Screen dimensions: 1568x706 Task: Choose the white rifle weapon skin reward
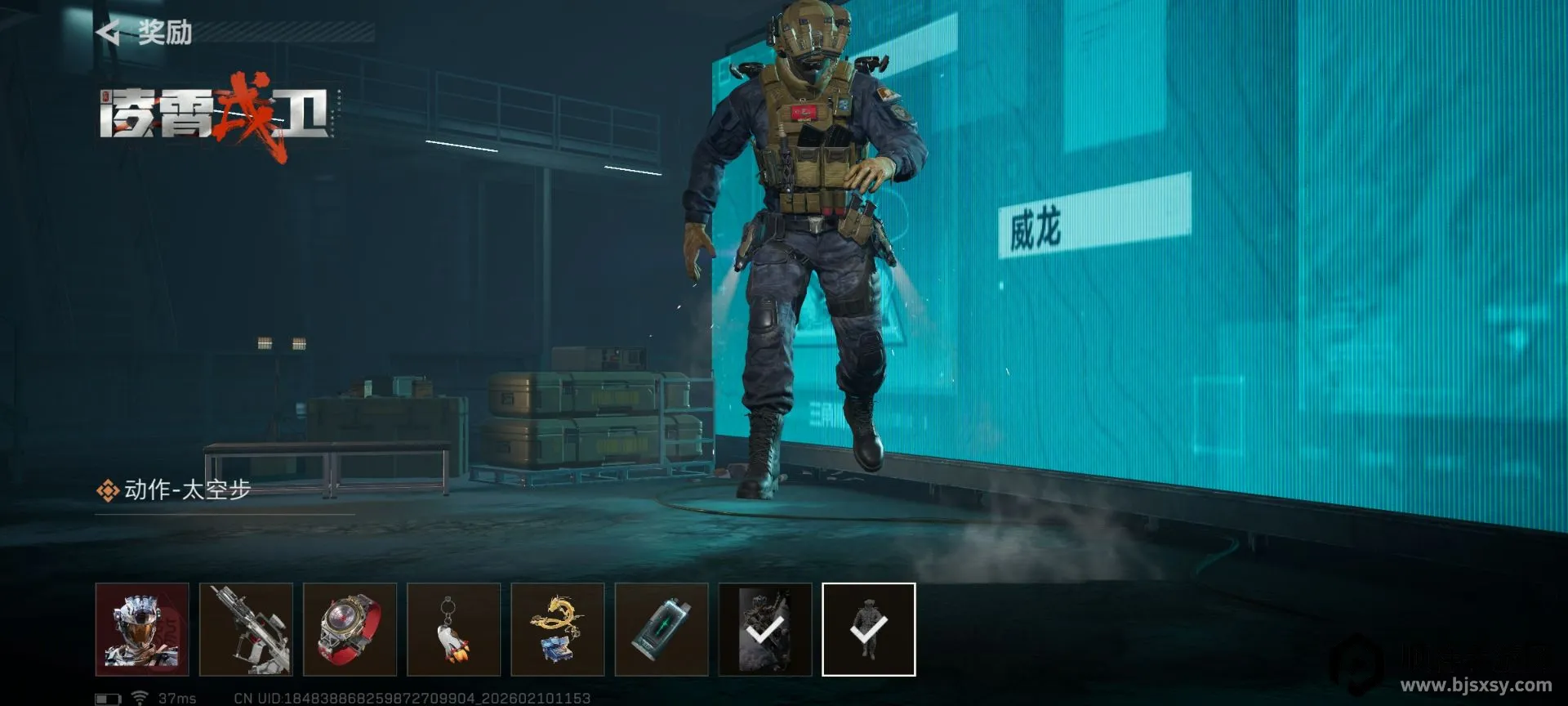(x=246, y=629)
